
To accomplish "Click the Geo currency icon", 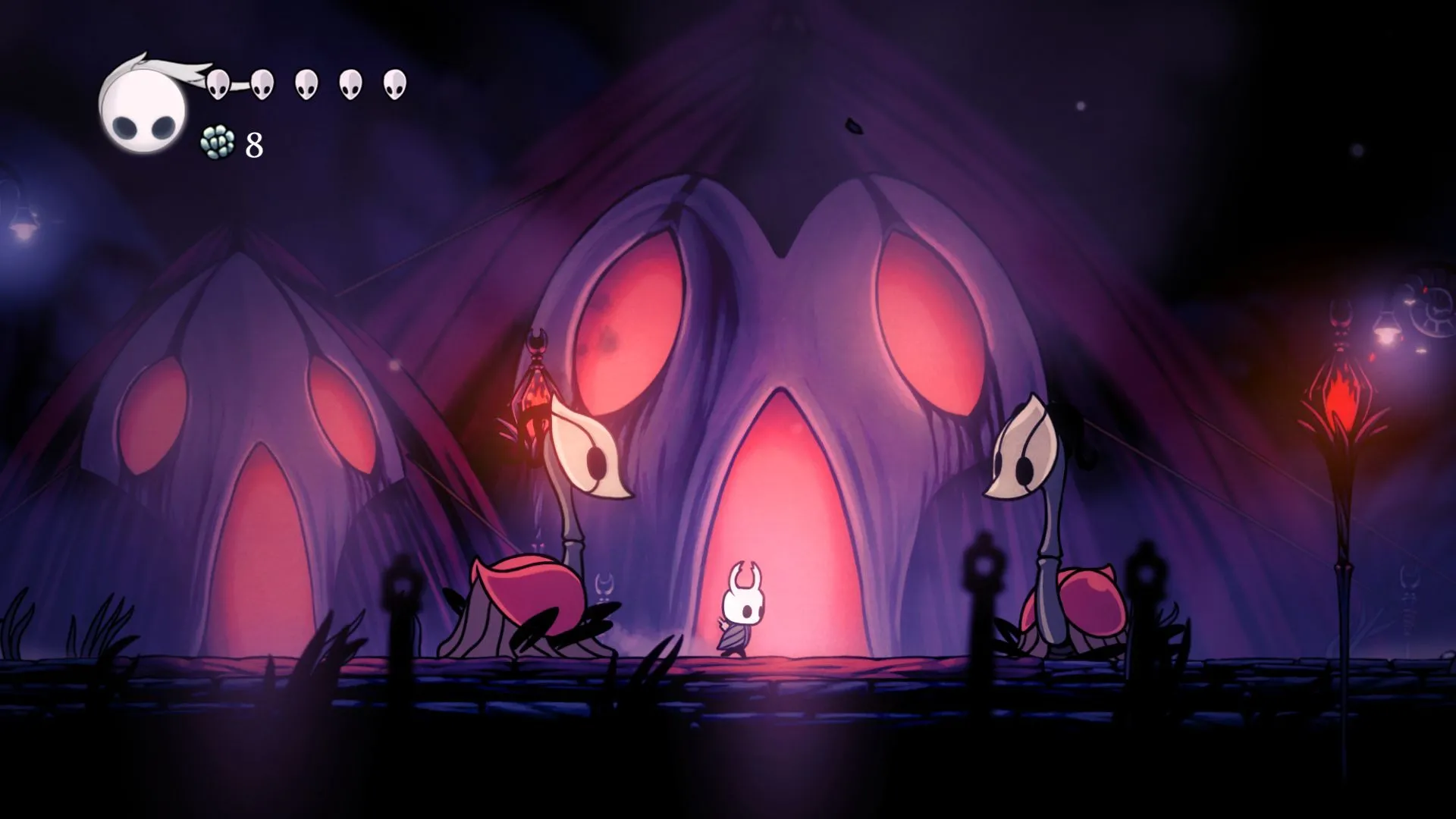I will pos(217,143).
